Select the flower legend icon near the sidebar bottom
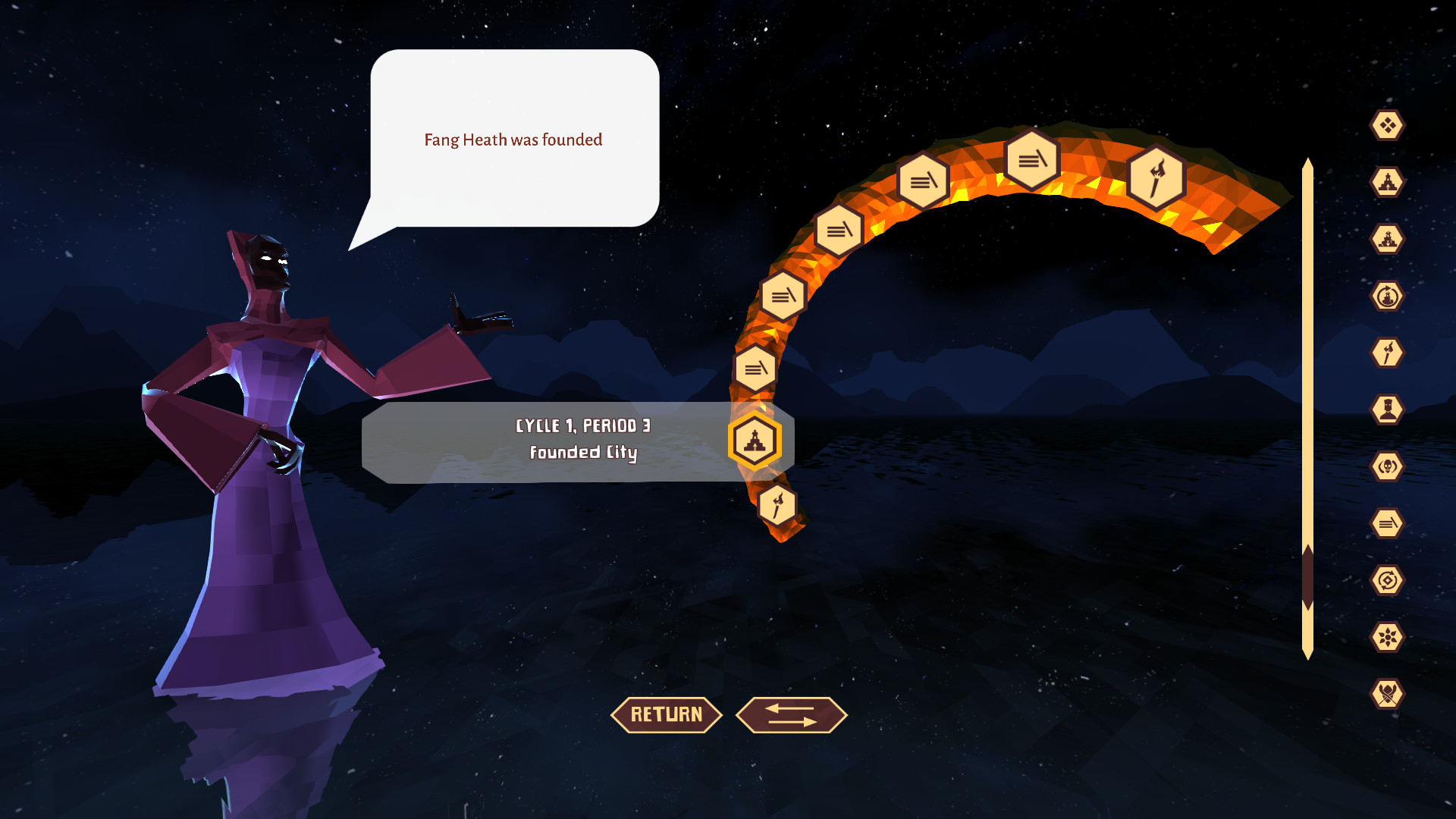The image size is (1456, 819). tap(1387, 637)
